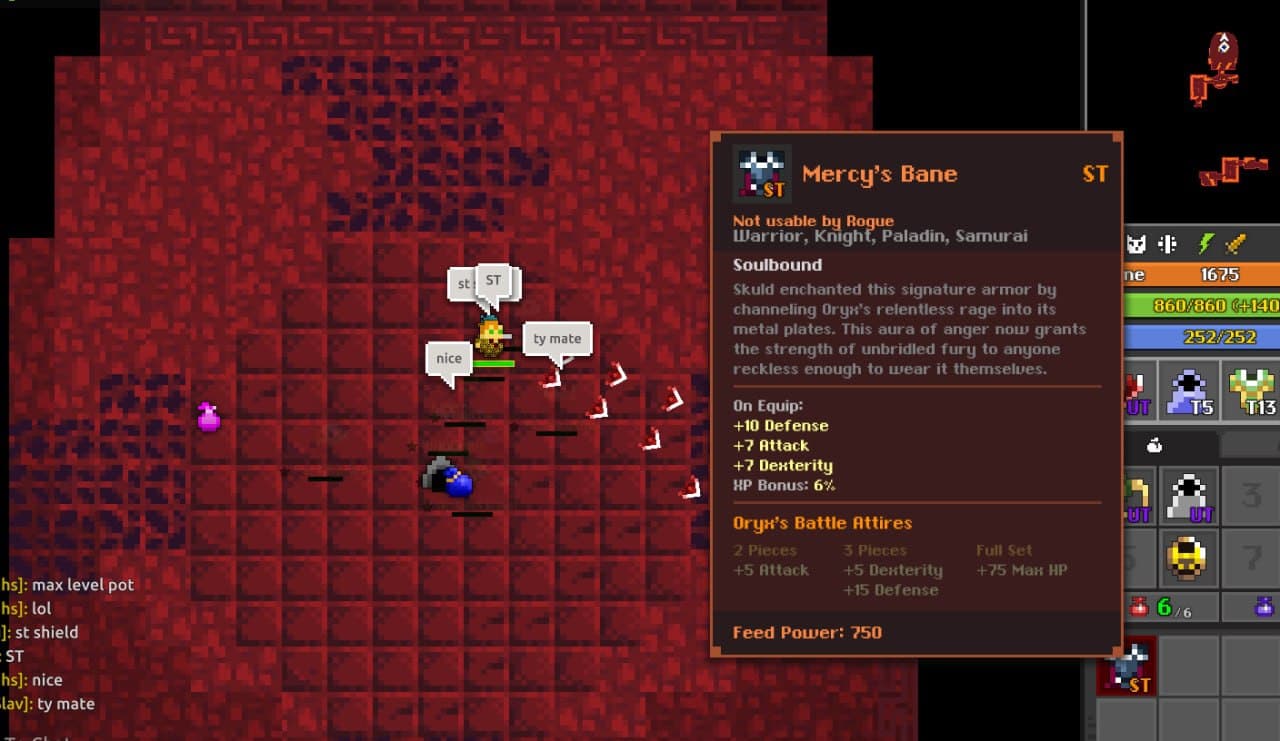The height and width of the screenshot is (741, 1280).
Task: Select the green lightning bolt icon
Action: tap(1206, 244)
